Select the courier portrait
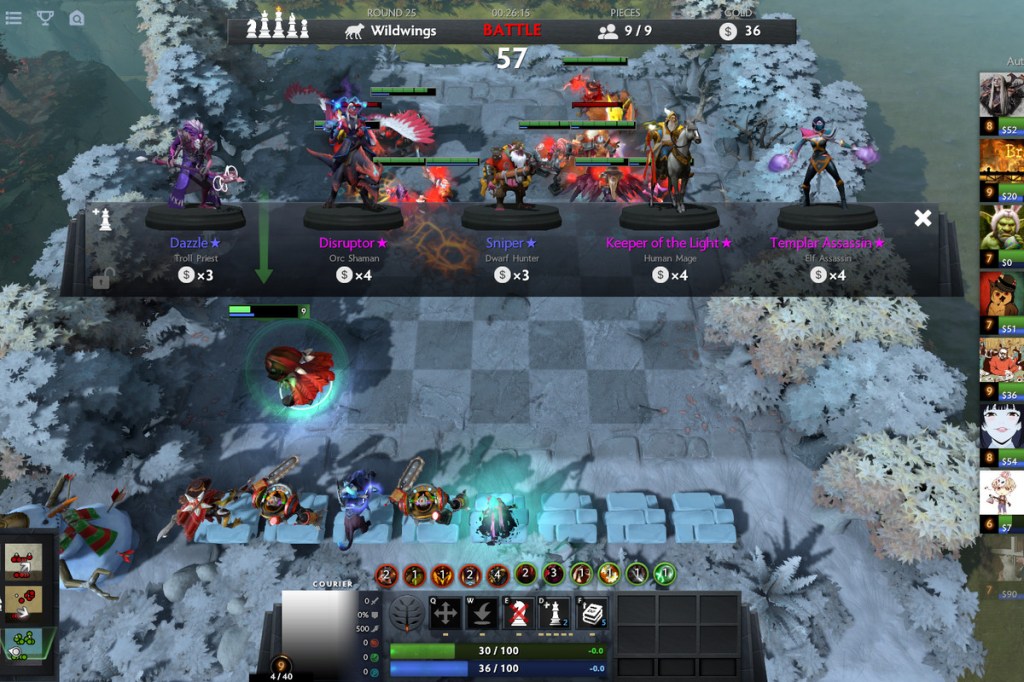The height and width of the screenshot is (682, 1024). [319, 626]
